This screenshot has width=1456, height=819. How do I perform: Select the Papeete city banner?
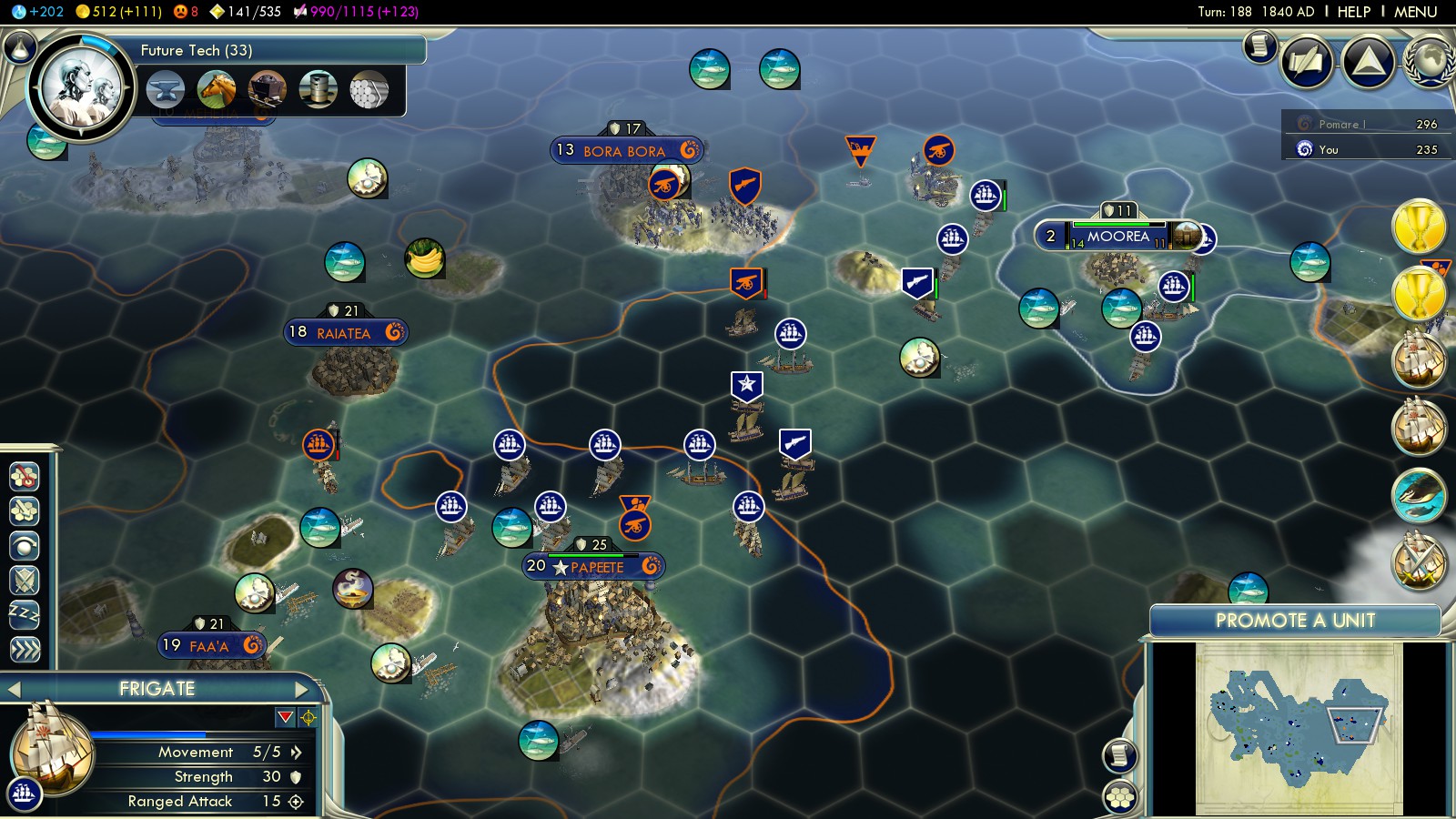tap(594, 567)
